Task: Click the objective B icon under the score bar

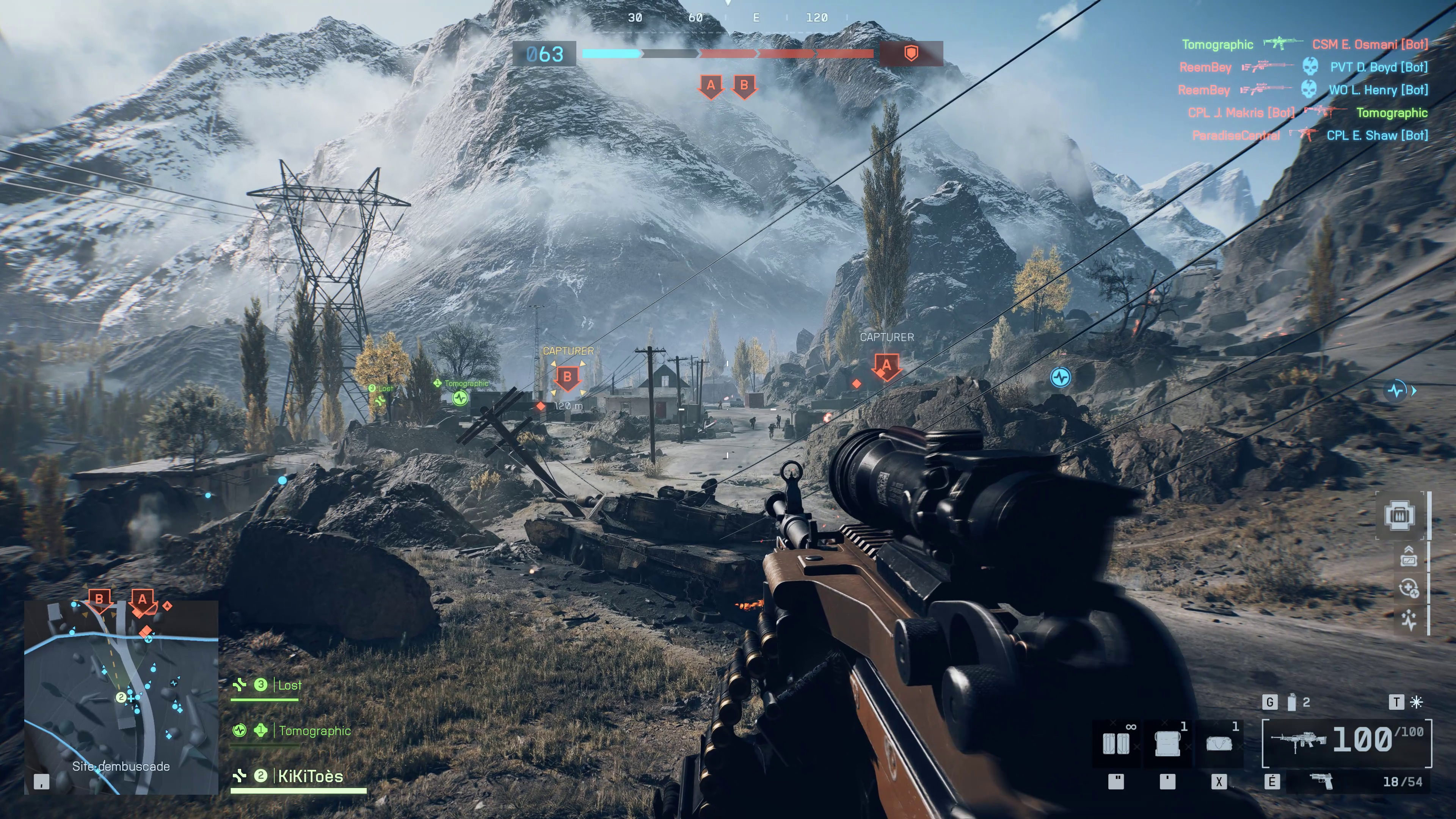Action: coord(744,86)
